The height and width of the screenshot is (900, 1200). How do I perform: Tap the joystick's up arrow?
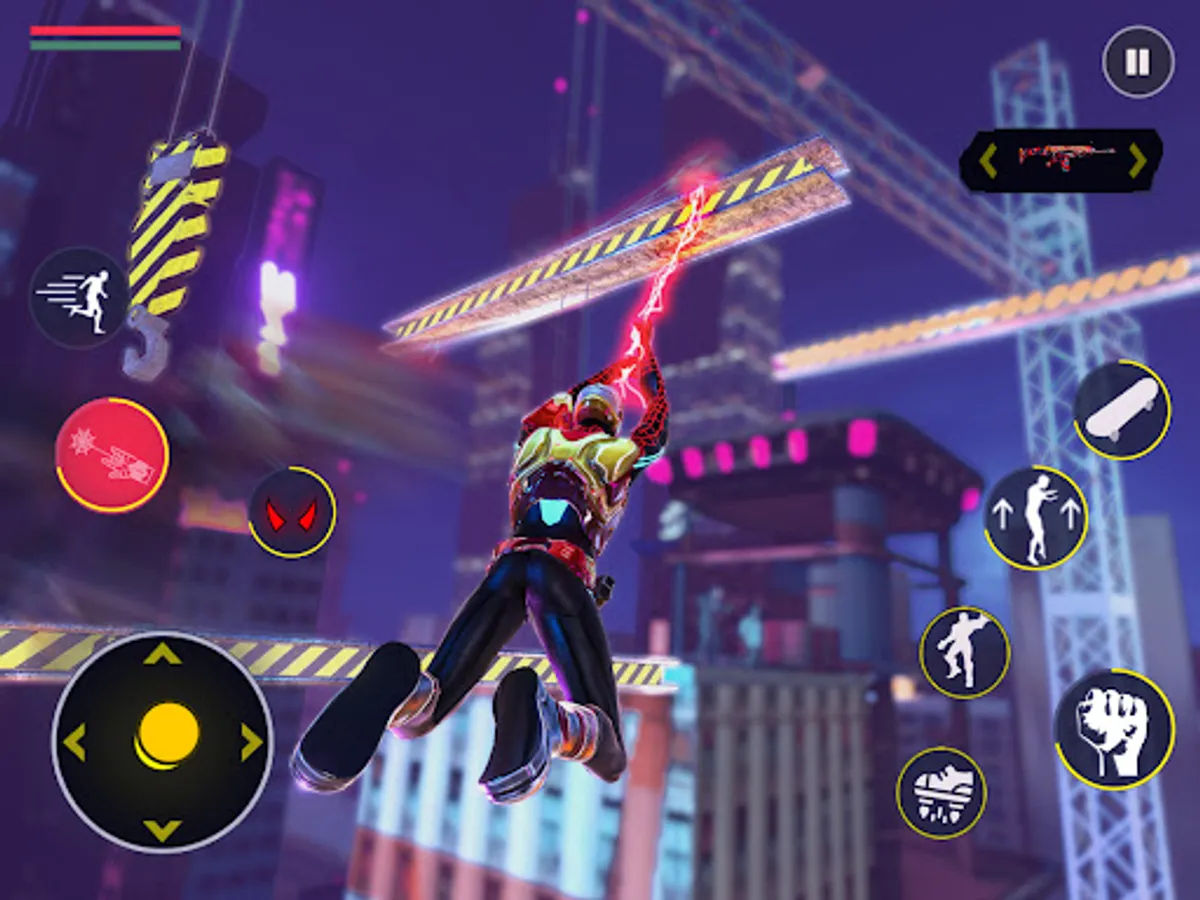click(x=162, y=655)
